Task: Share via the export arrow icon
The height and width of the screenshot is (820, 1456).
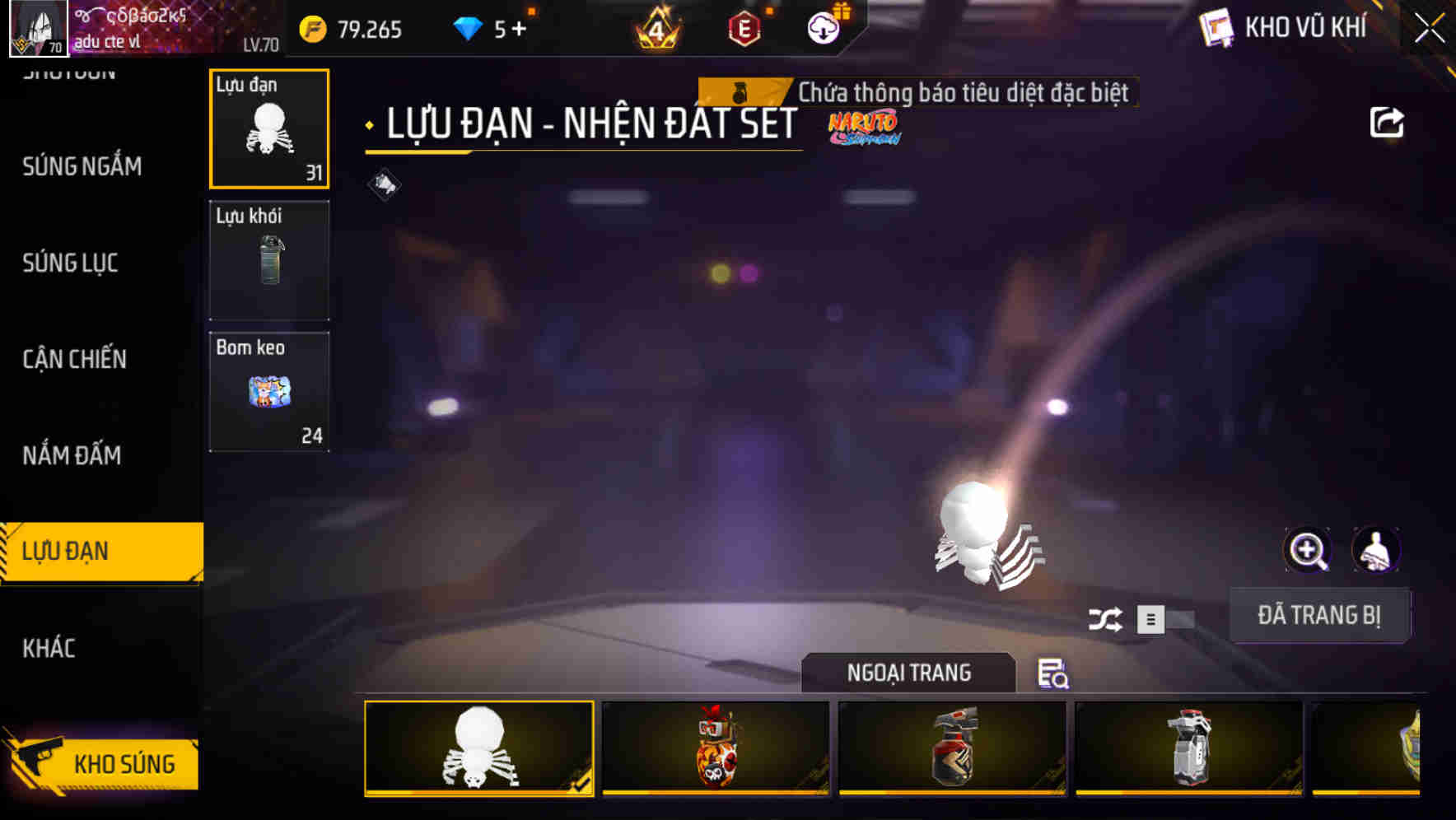Action: pos(1388,121)
